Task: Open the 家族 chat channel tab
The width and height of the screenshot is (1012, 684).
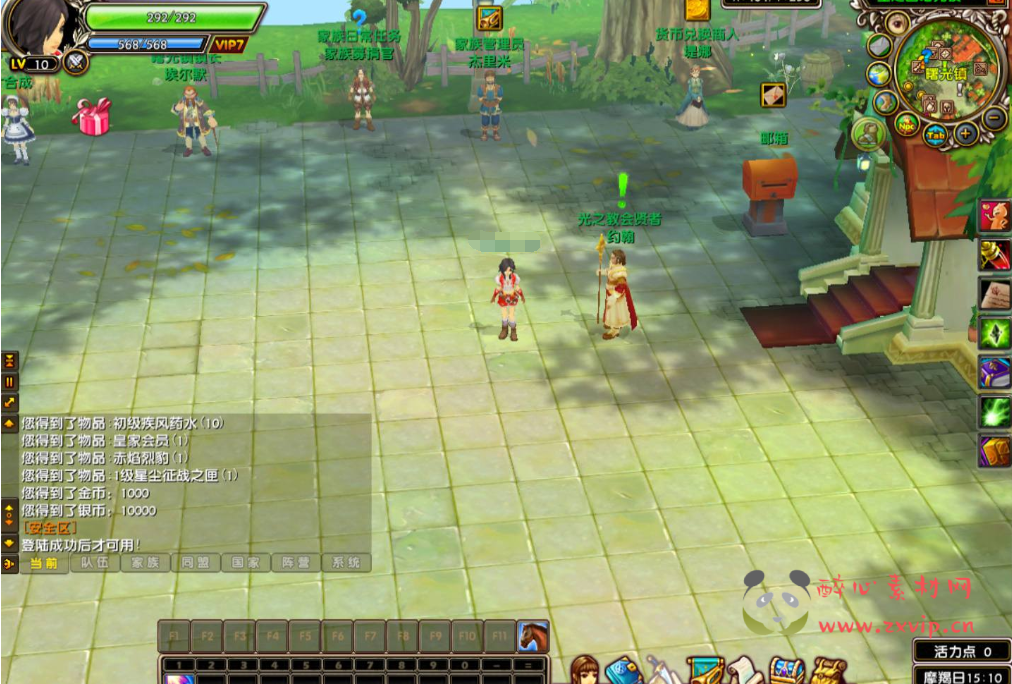Action: pos(145,563)
